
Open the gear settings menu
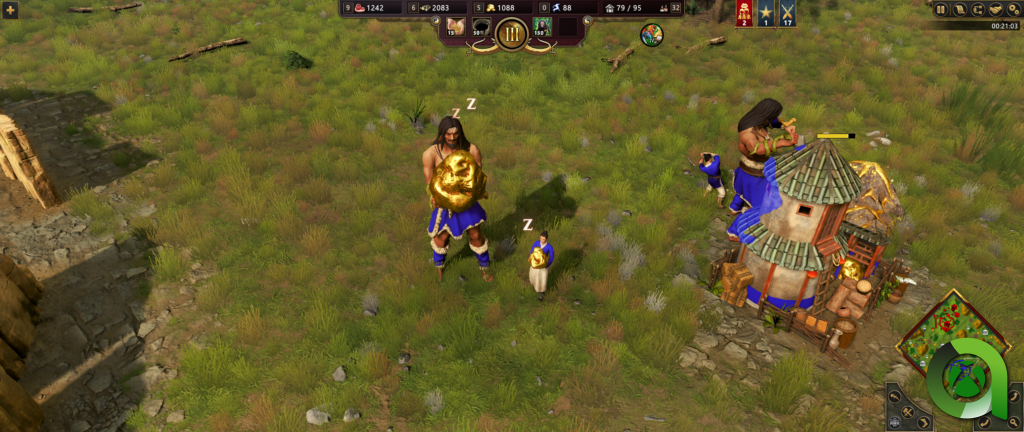(1012, 9)
